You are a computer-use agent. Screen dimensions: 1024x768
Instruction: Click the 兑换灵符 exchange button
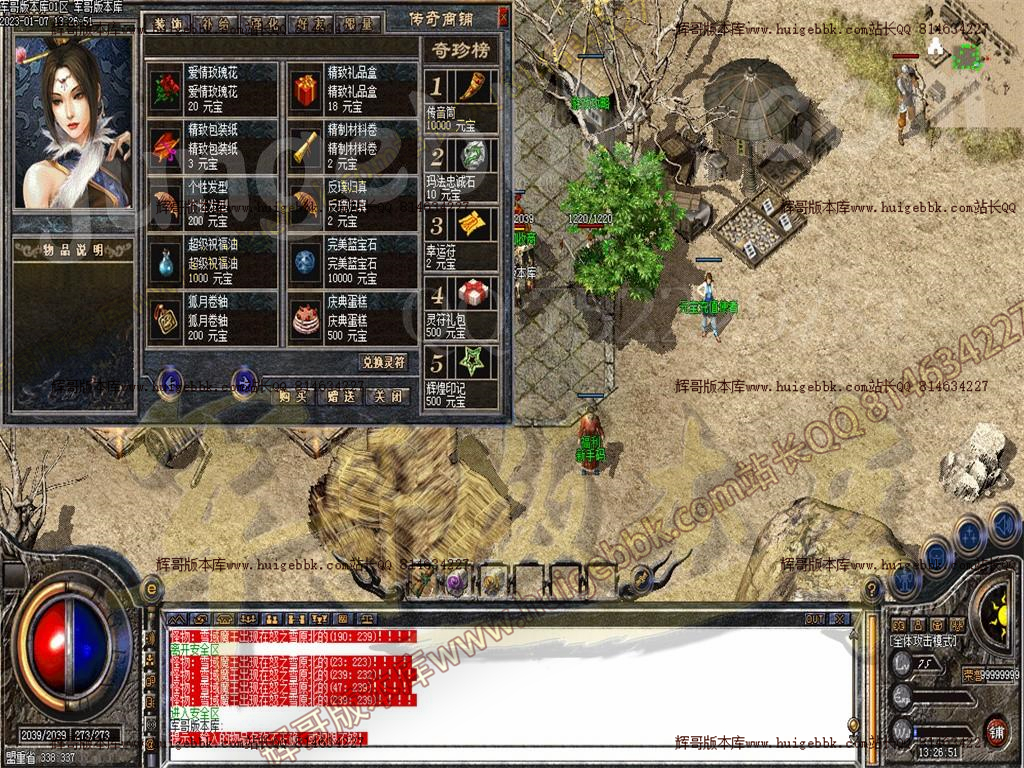pos(383,362)
